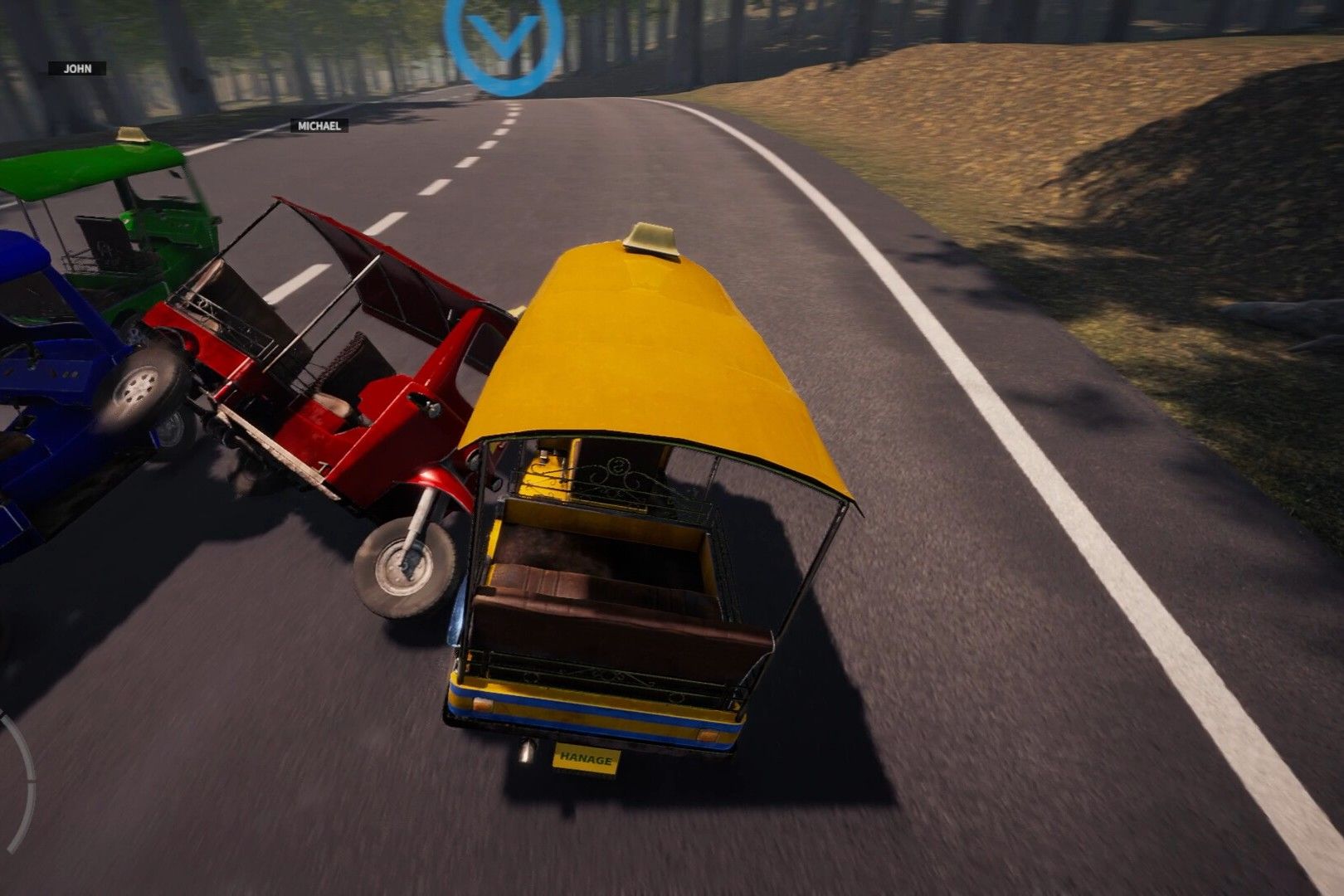Click the JOHN racer name tag
Viewport: 1344px width, 896px height.
pyautogui.click(x=77, y=69)
